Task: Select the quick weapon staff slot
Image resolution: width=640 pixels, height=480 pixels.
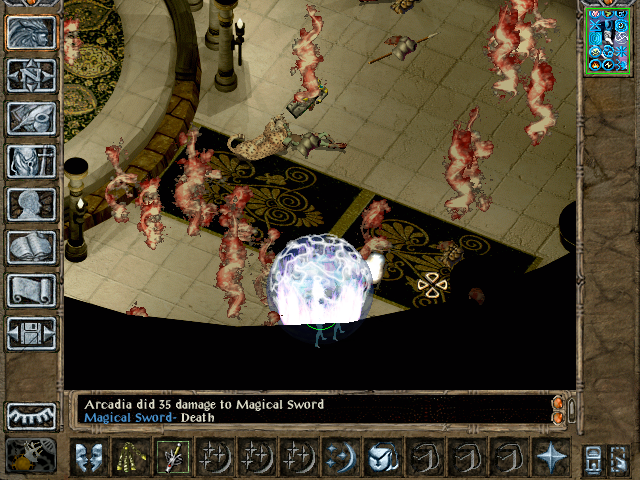Action: (x=171, y=456)
